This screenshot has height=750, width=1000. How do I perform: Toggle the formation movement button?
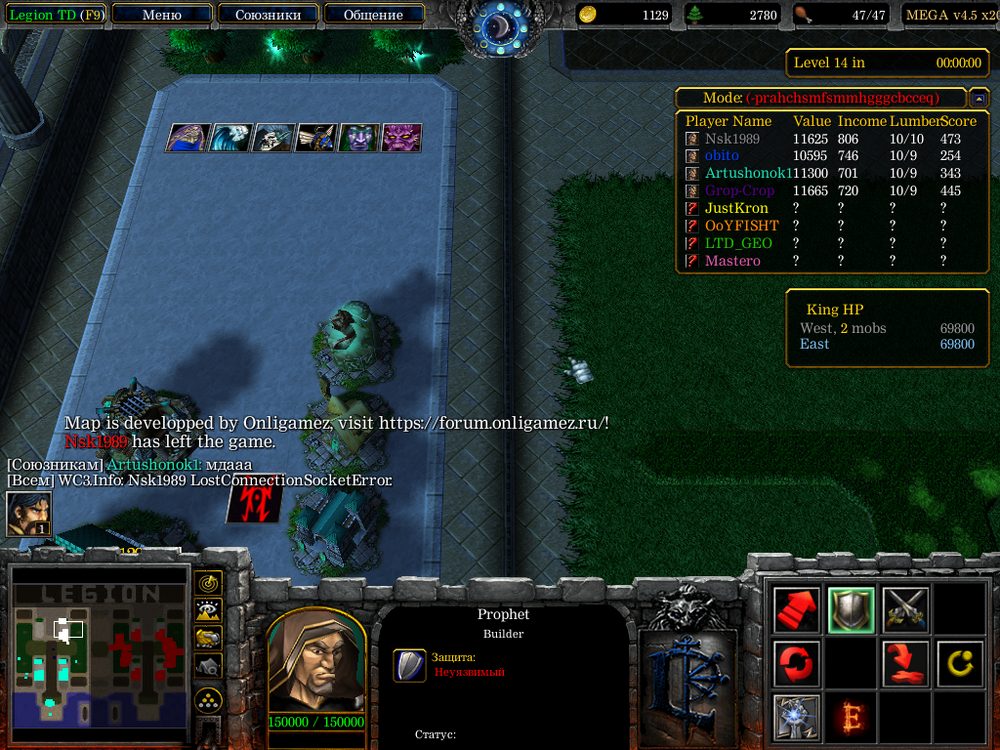pos(208,699)
